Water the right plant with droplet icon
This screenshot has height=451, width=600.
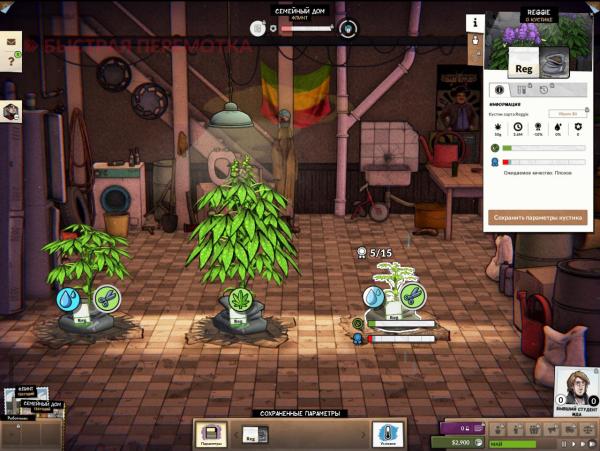pos(375,297)
